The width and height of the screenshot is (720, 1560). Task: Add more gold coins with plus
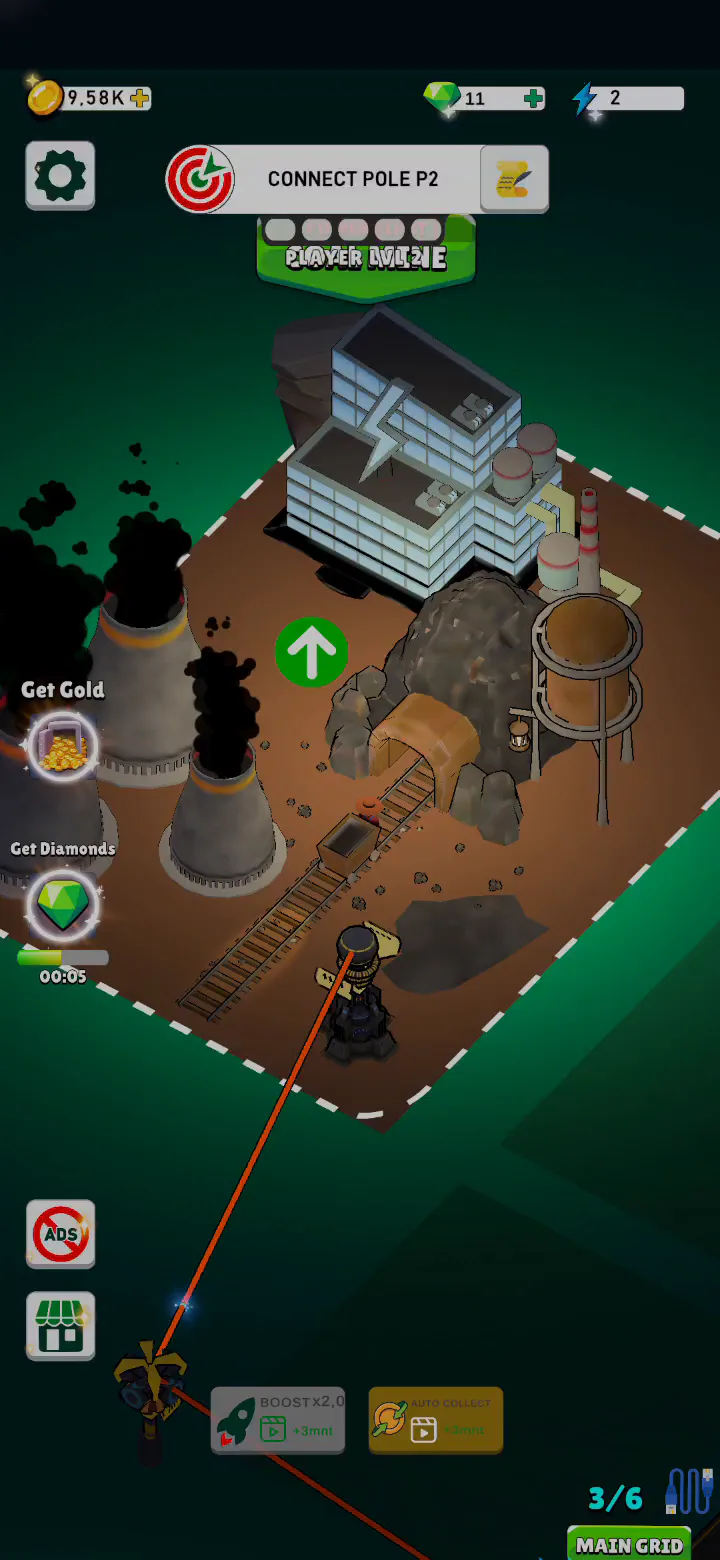[x=140, y=98]
